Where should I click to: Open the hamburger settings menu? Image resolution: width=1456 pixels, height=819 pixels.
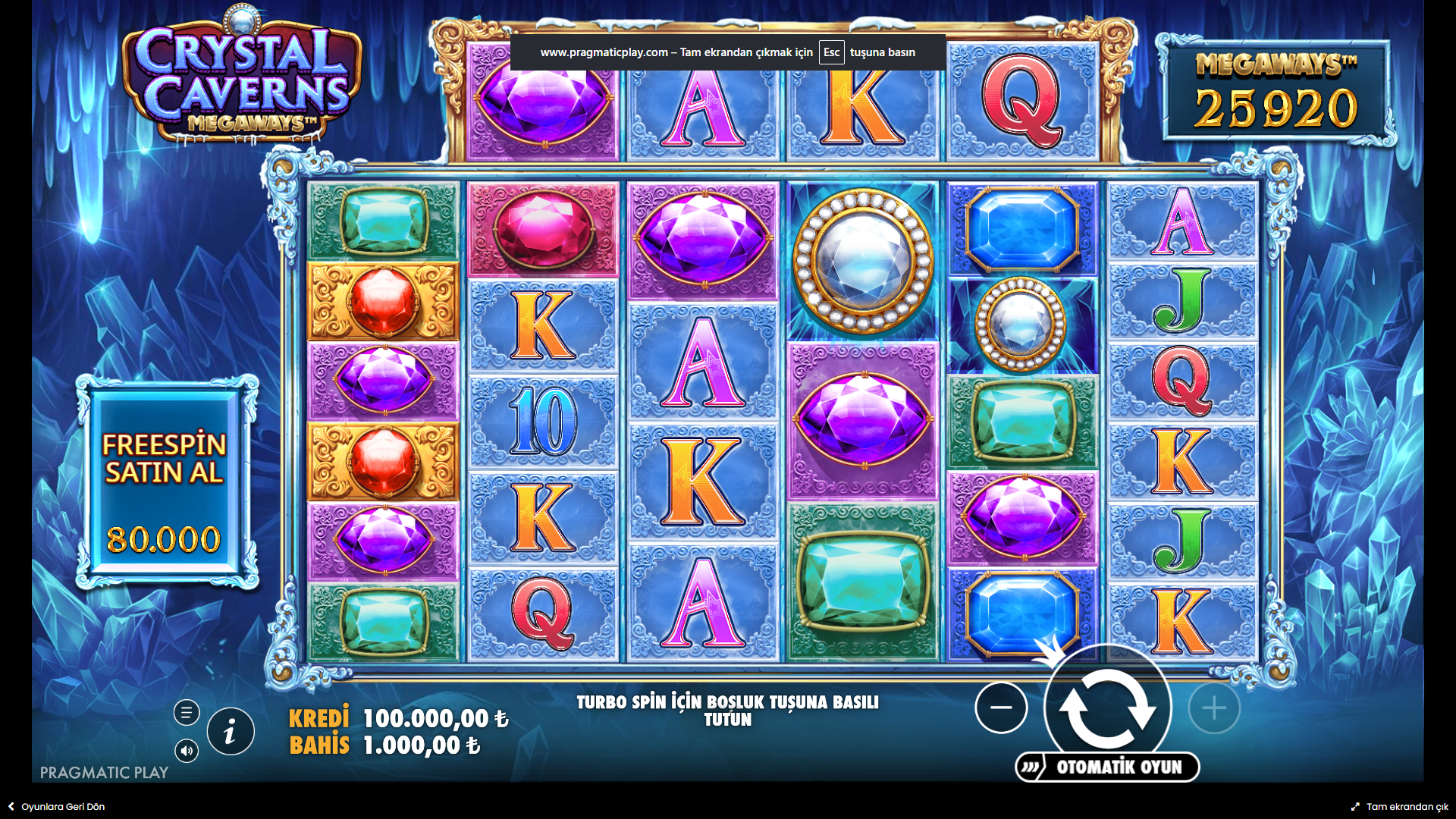tap(187, 712)
